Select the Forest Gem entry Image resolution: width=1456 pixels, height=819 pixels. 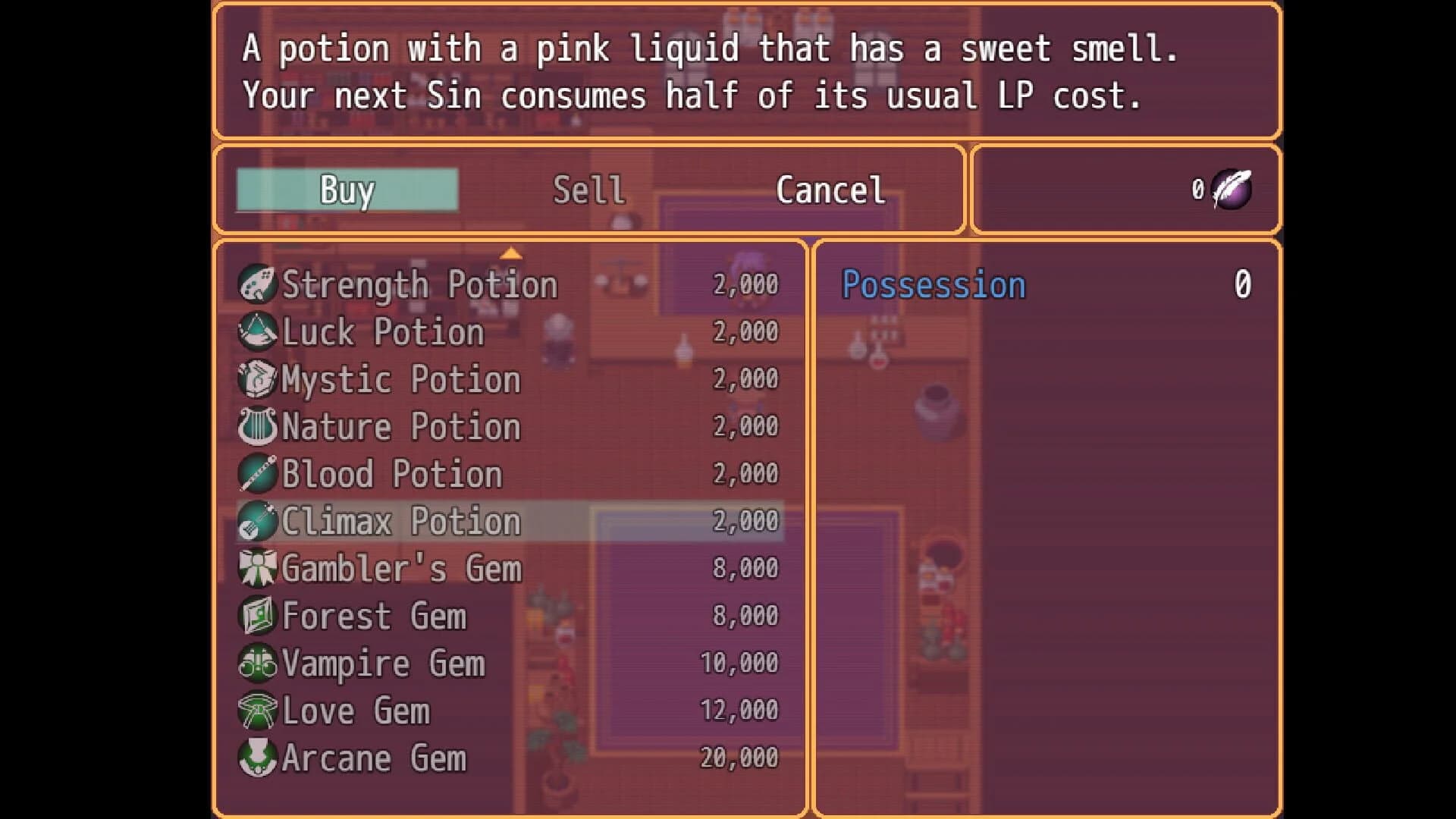pos(373,615)
